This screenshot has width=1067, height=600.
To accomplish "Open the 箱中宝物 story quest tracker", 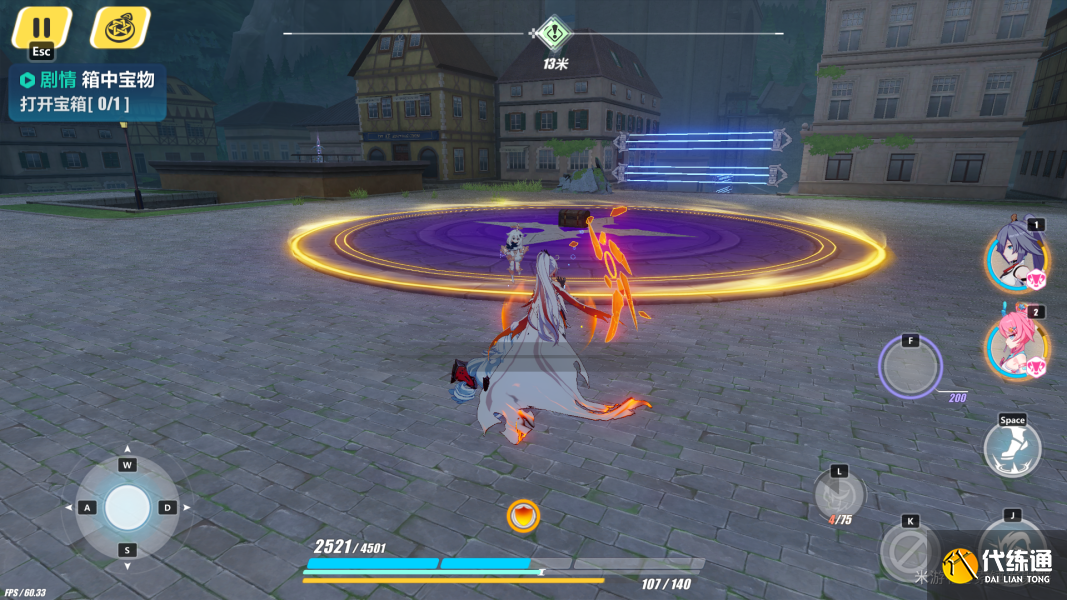I will [x=88, y=92].
